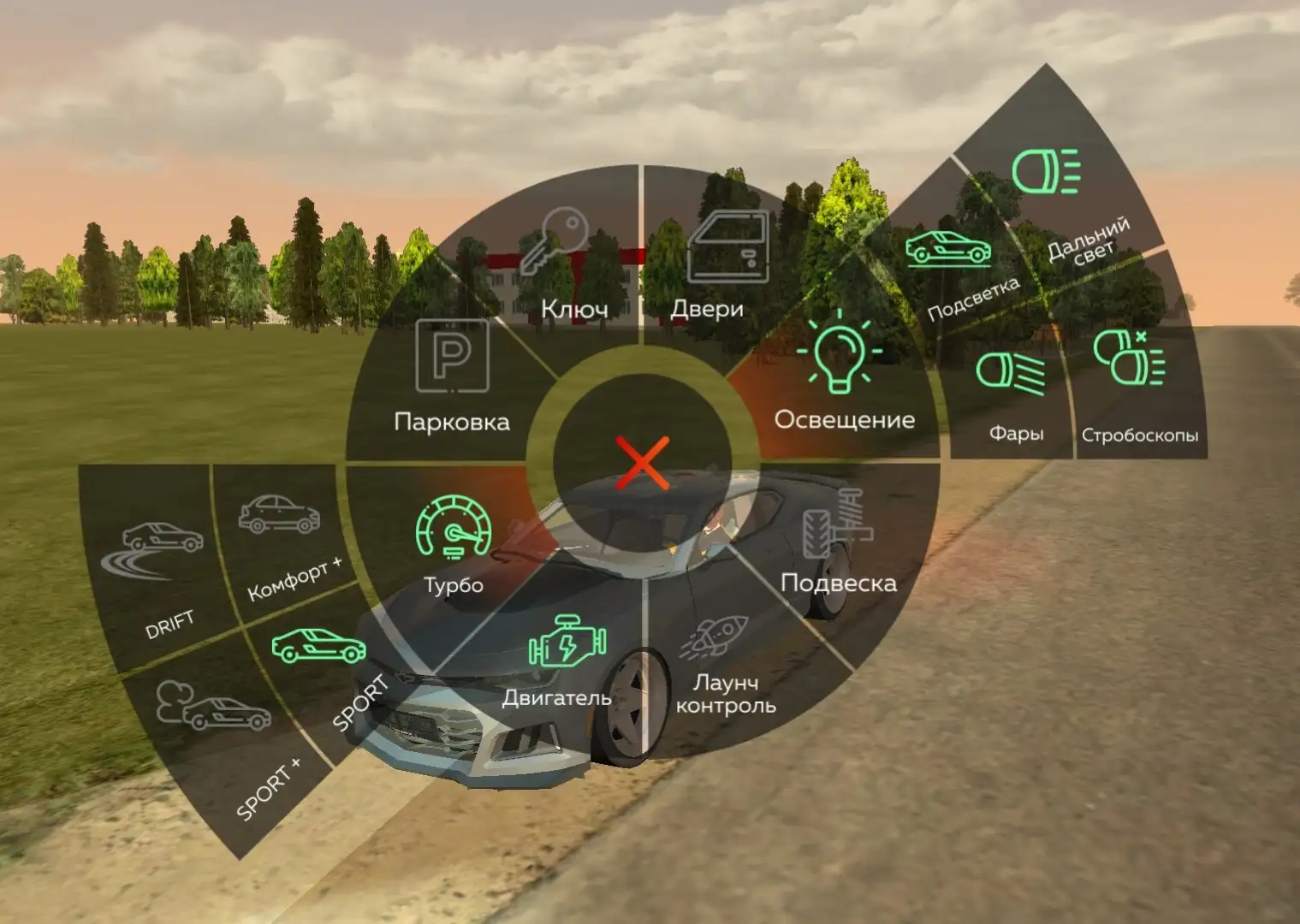
Task: Open the Освещение lighting submenu
Action: pos(841,376)
